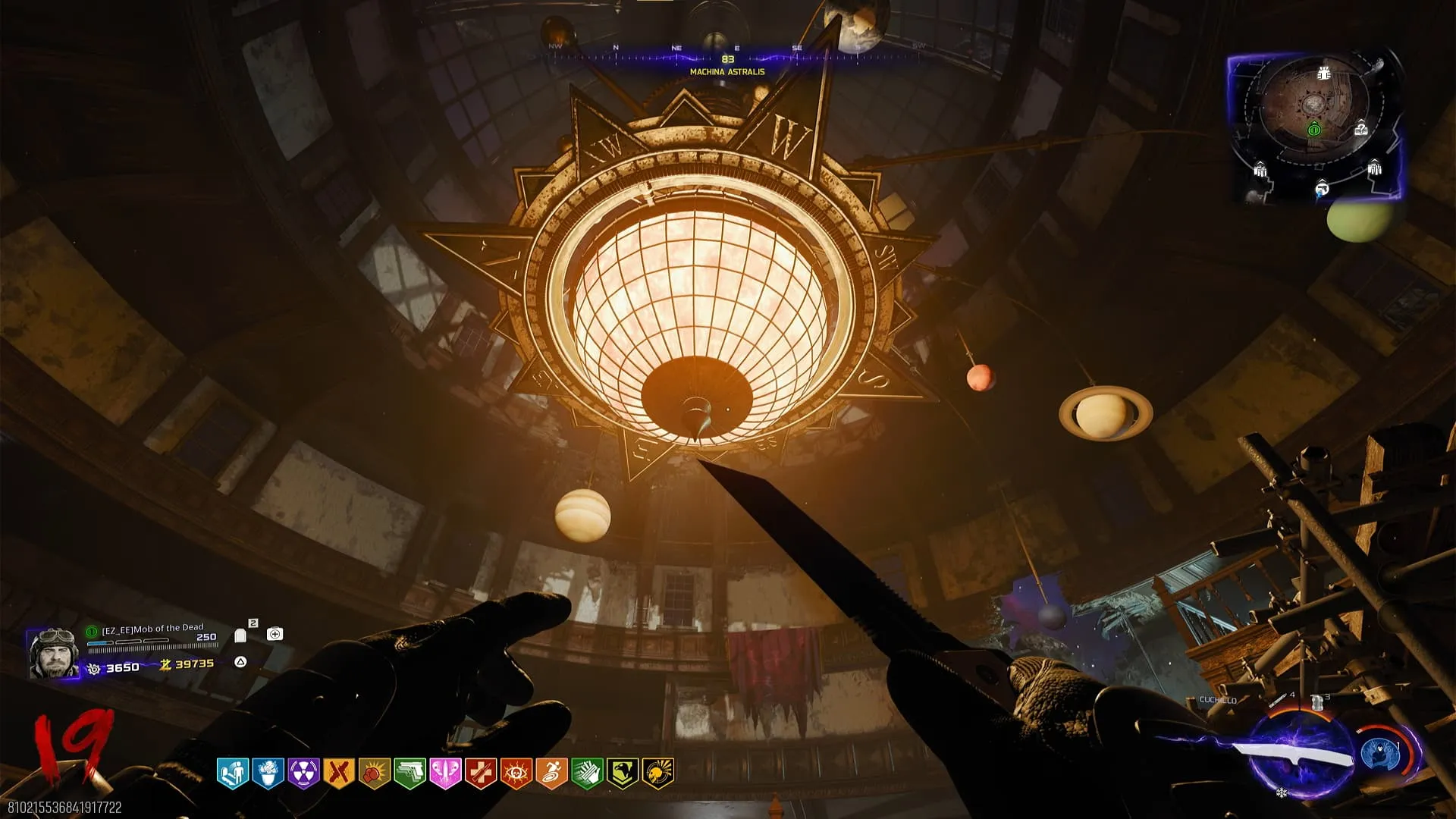Select the orange skull eye perk icon
The image size is (1456, 819).
click(x=516, y=773)
